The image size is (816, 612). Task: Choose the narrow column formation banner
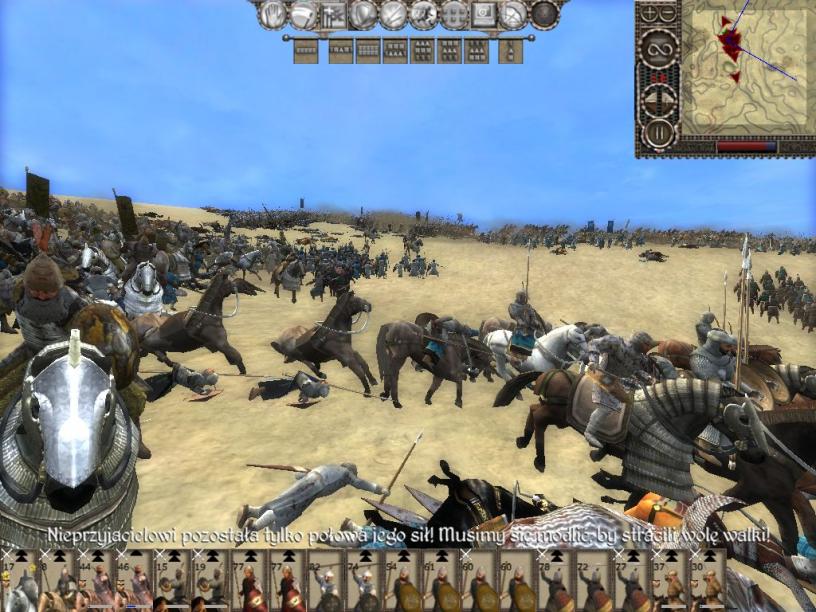510,50
